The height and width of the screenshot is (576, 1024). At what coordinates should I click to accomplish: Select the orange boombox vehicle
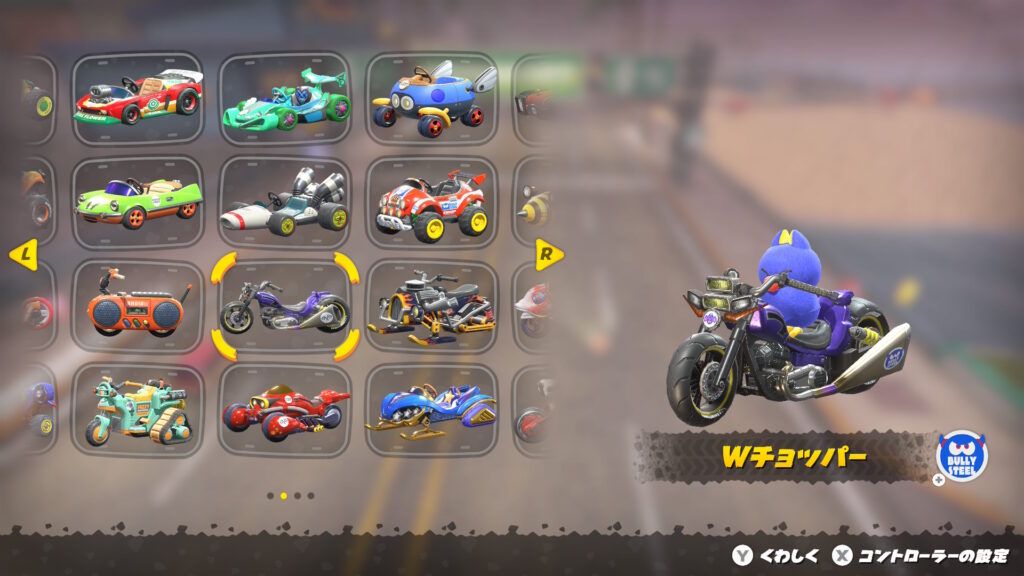(138, 307)
